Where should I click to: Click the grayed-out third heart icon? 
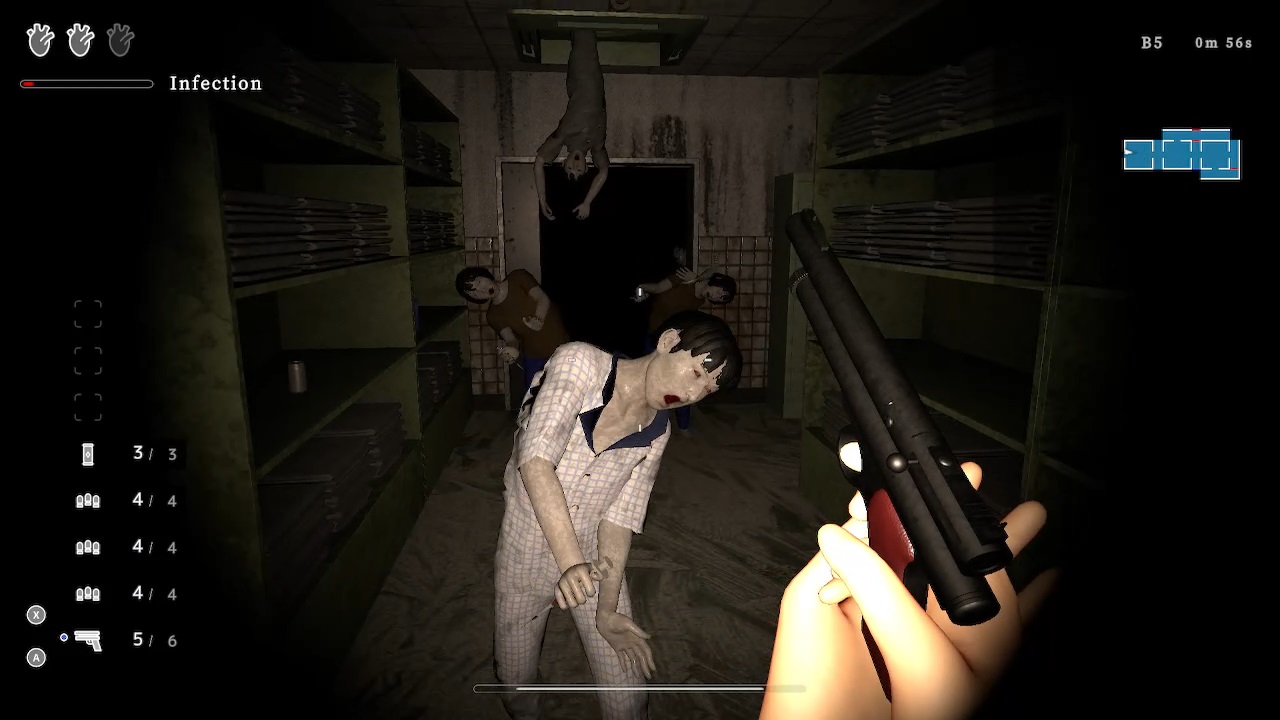119,39
